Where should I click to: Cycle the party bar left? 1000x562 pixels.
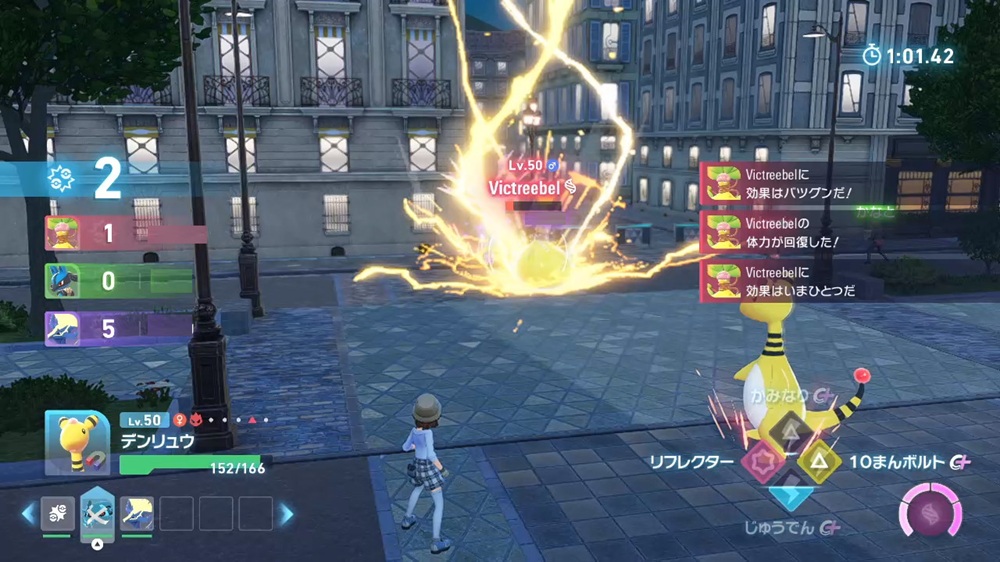(x=28, y=514)
